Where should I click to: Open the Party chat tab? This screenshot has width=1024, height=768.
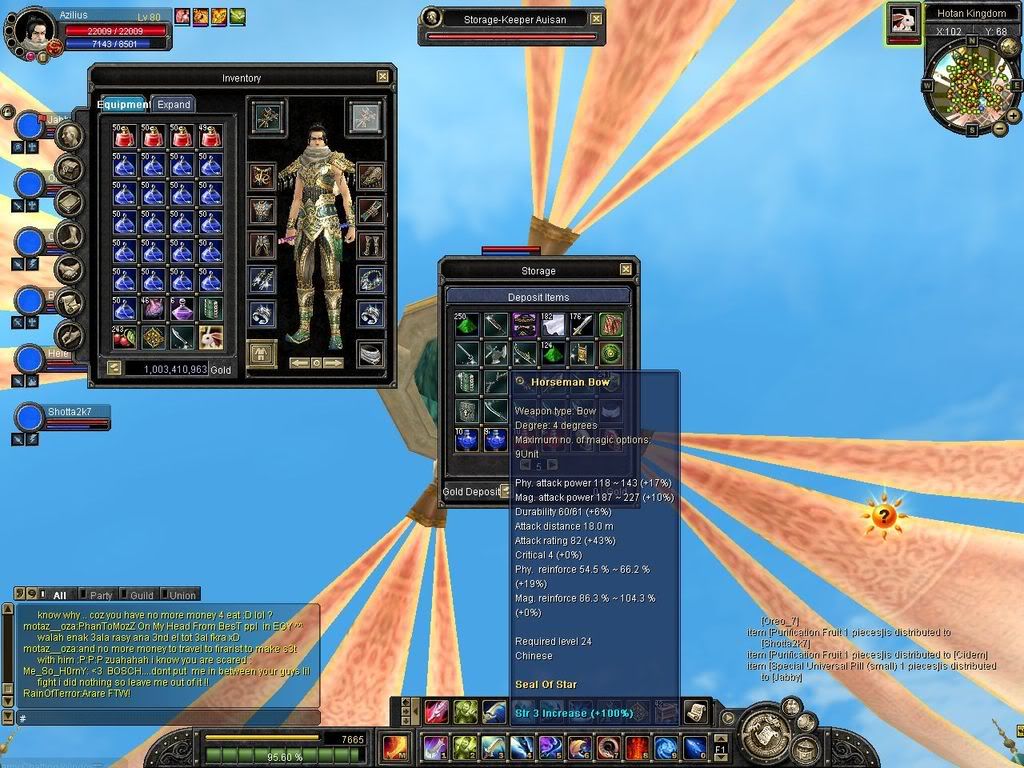pyautogui.click(x=100, y=595)
